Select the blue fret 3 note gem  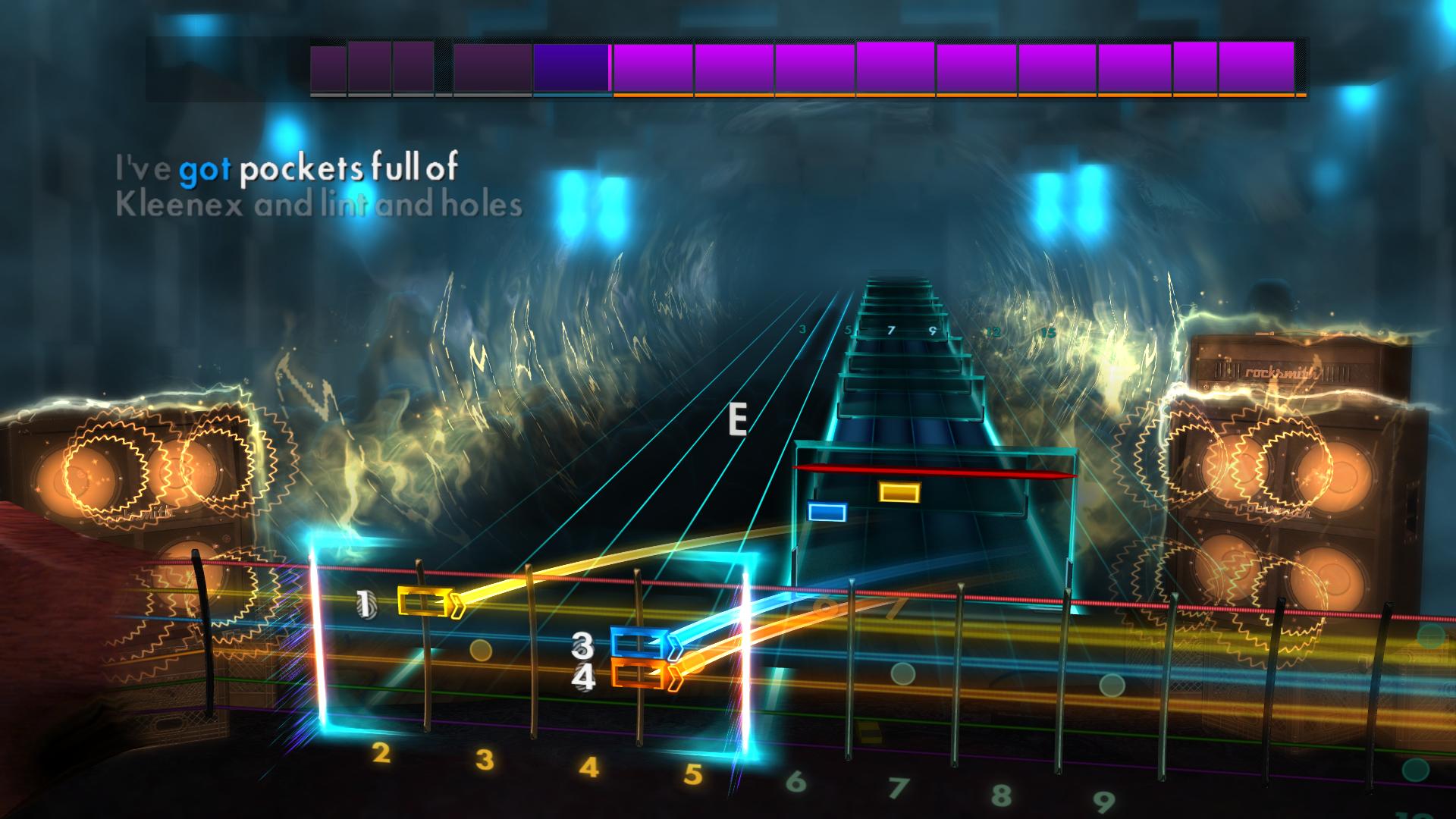(639, 641)
